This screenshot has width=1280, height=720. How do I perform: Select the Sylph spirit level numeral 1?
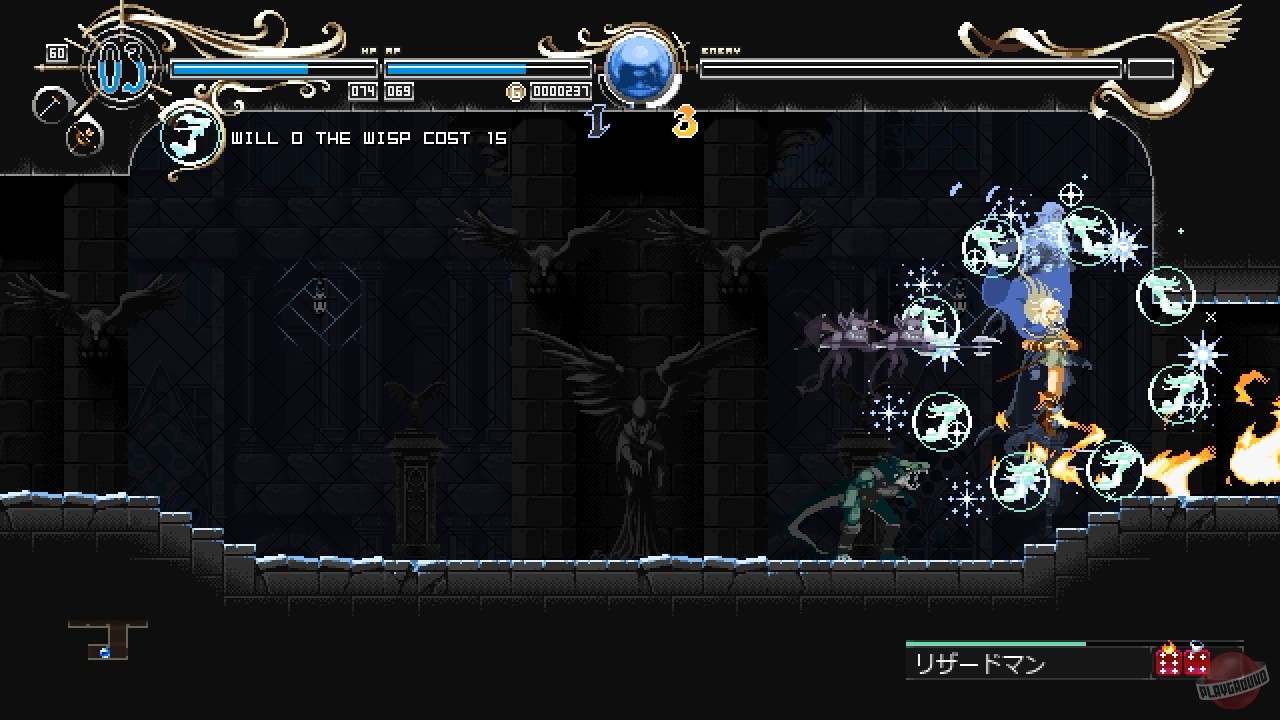tap(598, 123)
